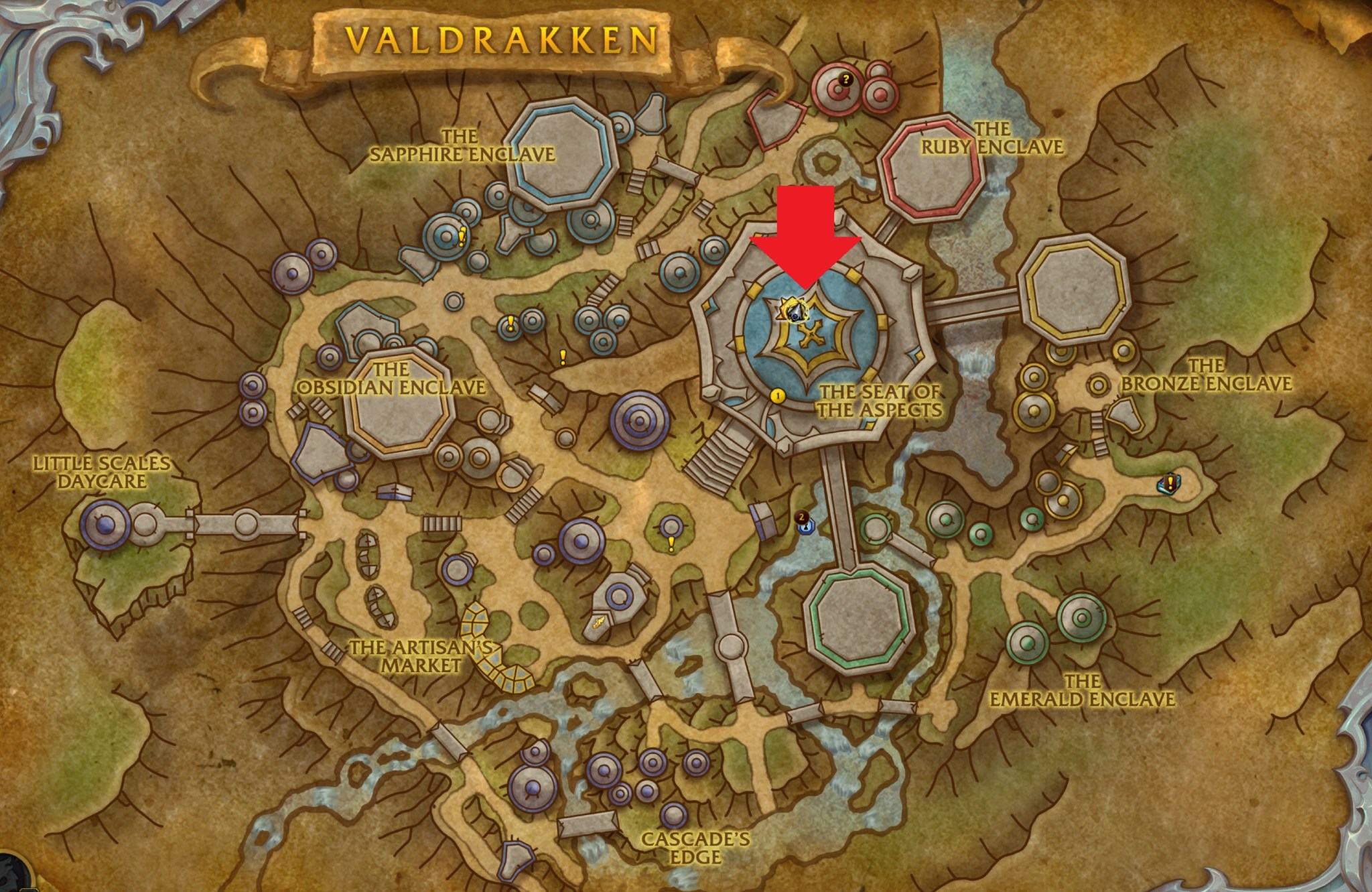Screen dimensions: 1372x892
Task: Click the dark numbered '2' pin south of Seat of Aspects
Action: (803, 516)
